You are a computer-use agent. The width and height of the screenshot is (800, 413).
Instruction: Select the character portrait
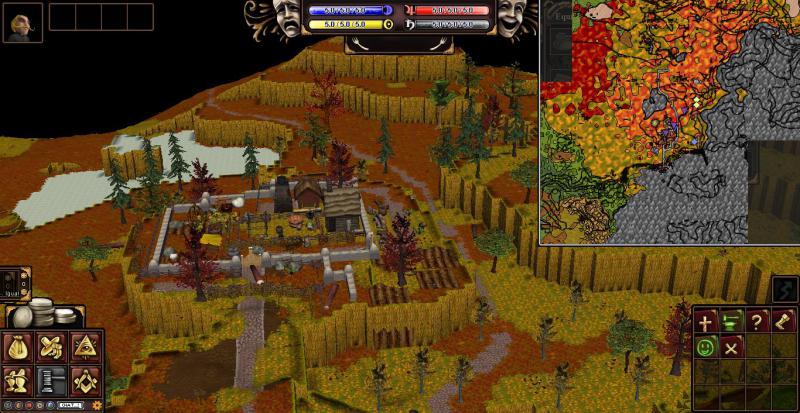pos(22,21)
